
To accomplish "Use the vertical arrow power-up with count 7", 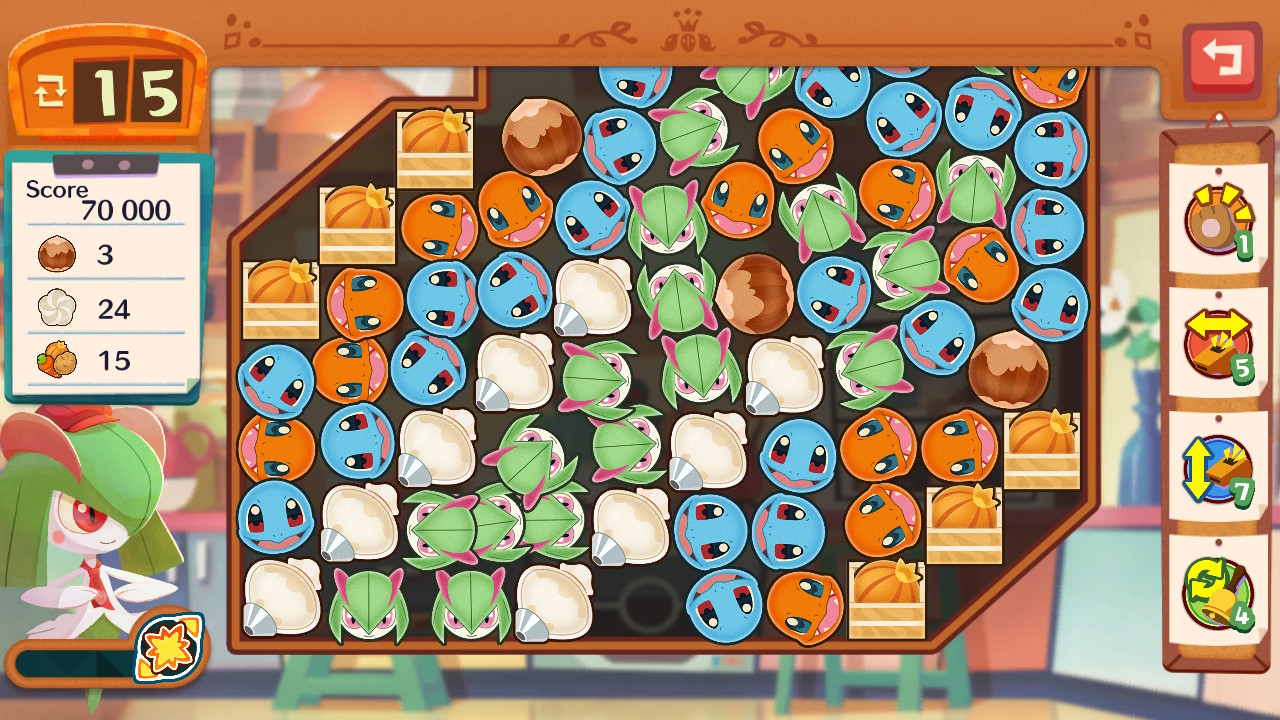I will pyautogui.click(x=1217, y=467).
